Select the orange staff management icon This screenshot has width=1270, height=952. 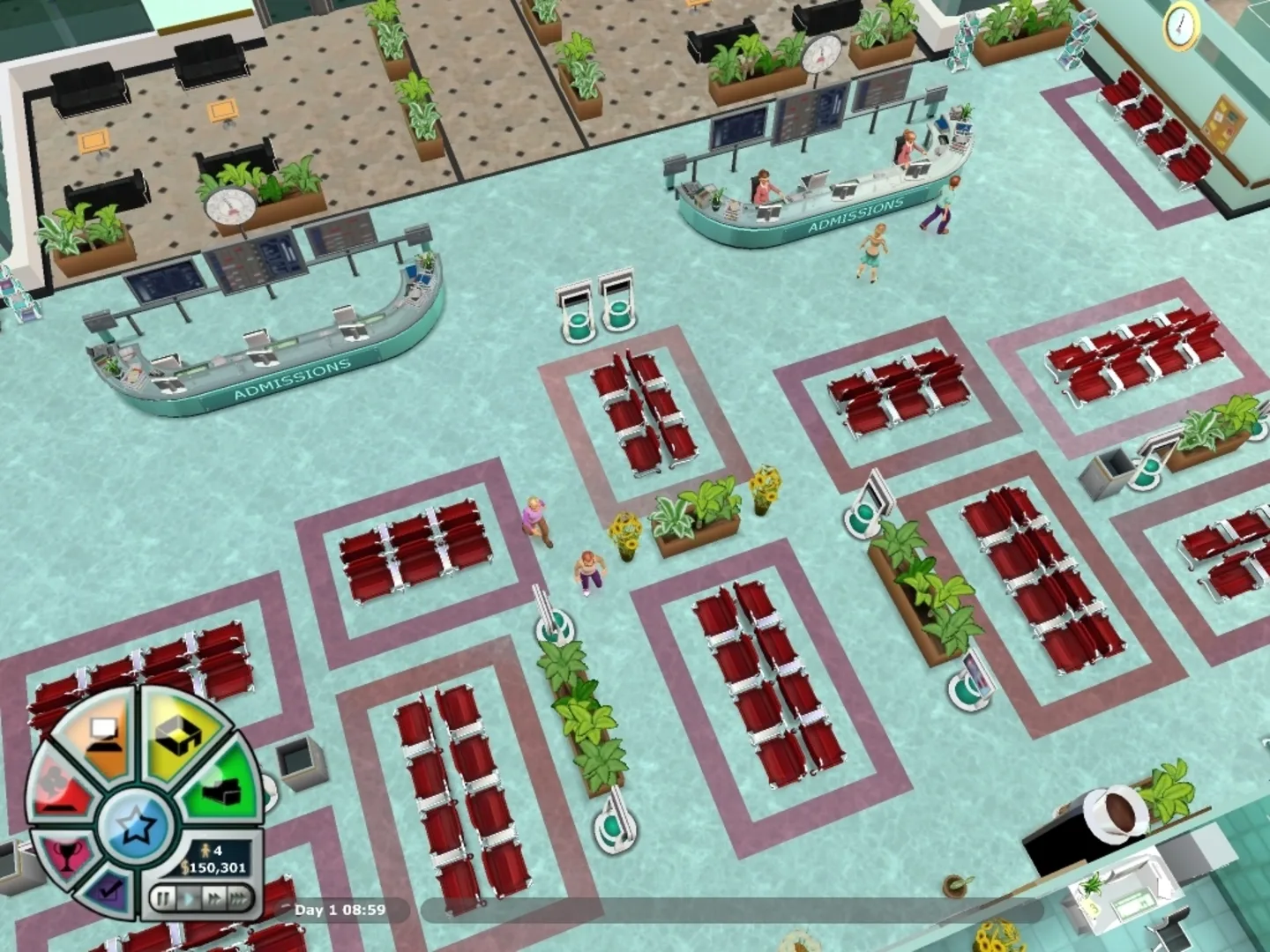click(x=106, y=734)
